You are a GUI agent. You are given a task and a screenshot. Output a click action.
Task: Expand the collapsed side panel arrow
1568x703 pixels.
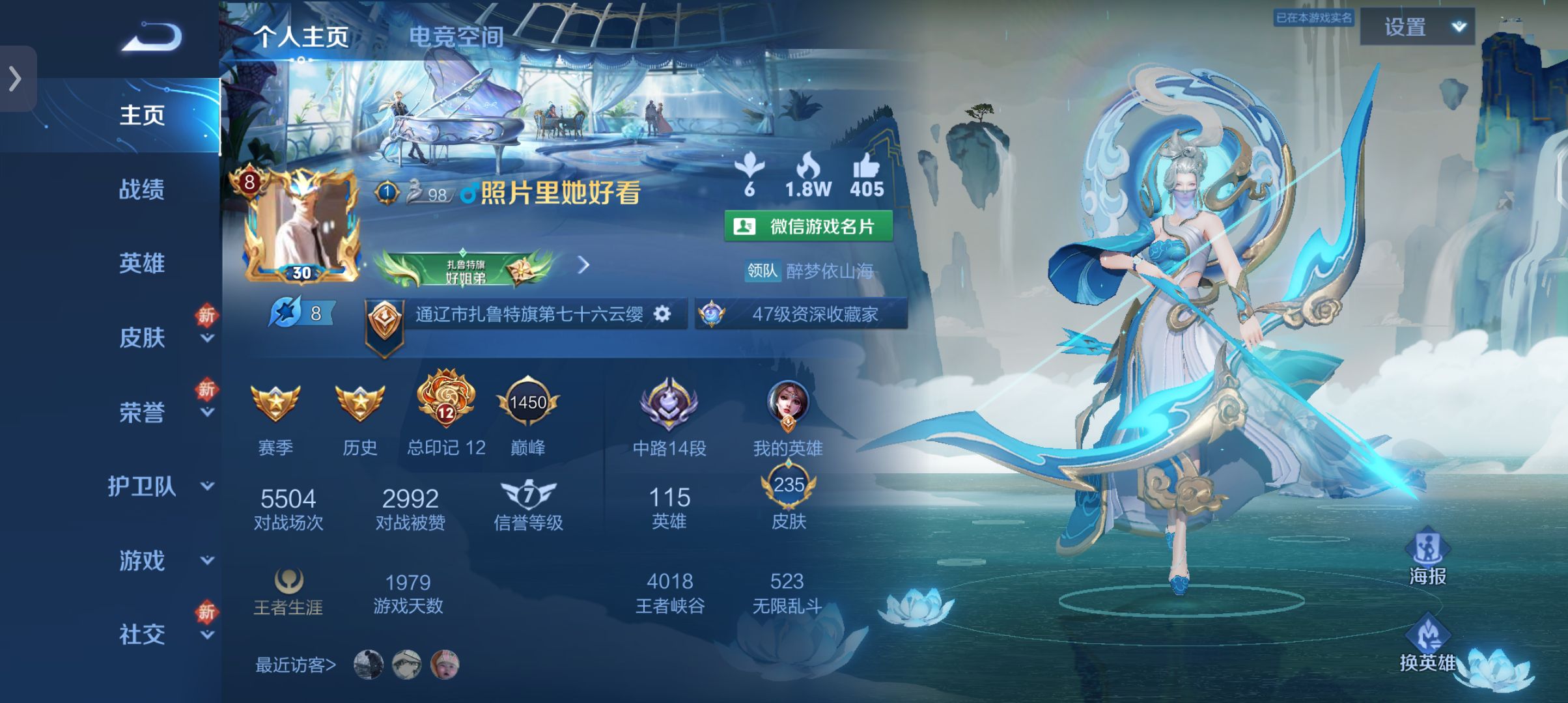[16, 79]
